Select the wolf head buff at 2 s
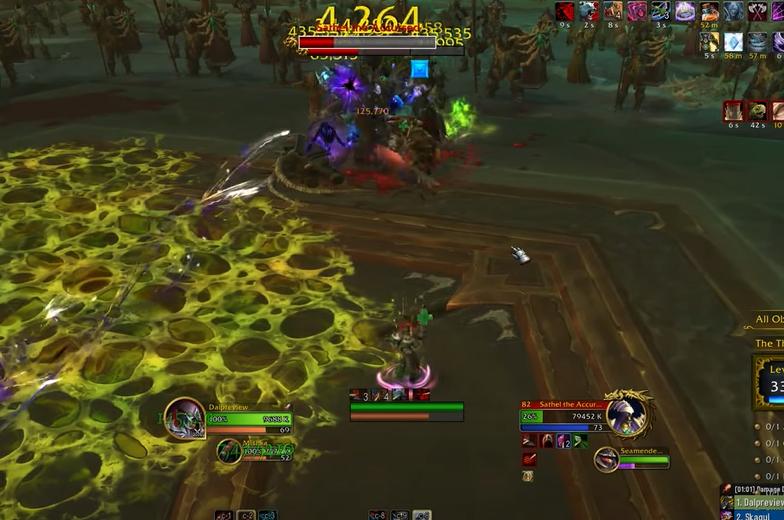 point(589,12)
